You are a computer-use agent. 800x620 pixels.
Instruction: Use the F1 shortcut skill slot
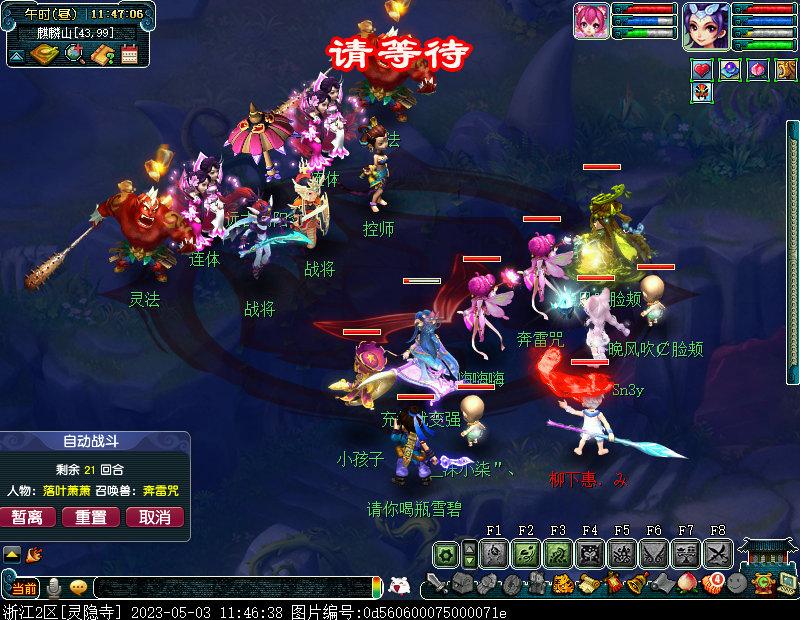tap(493, 553)
